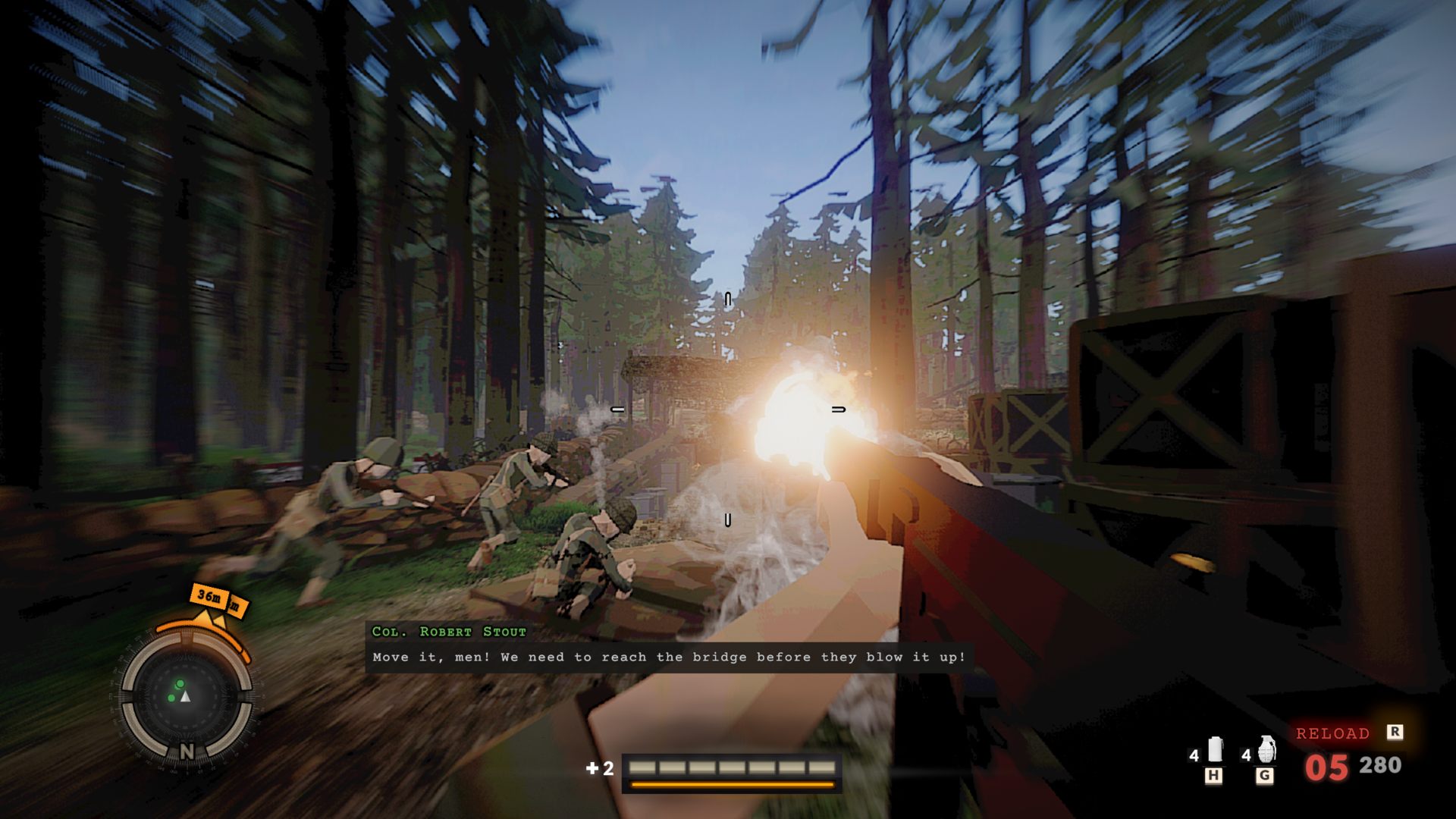Select the grenade icon

[x=1266, y=750]
